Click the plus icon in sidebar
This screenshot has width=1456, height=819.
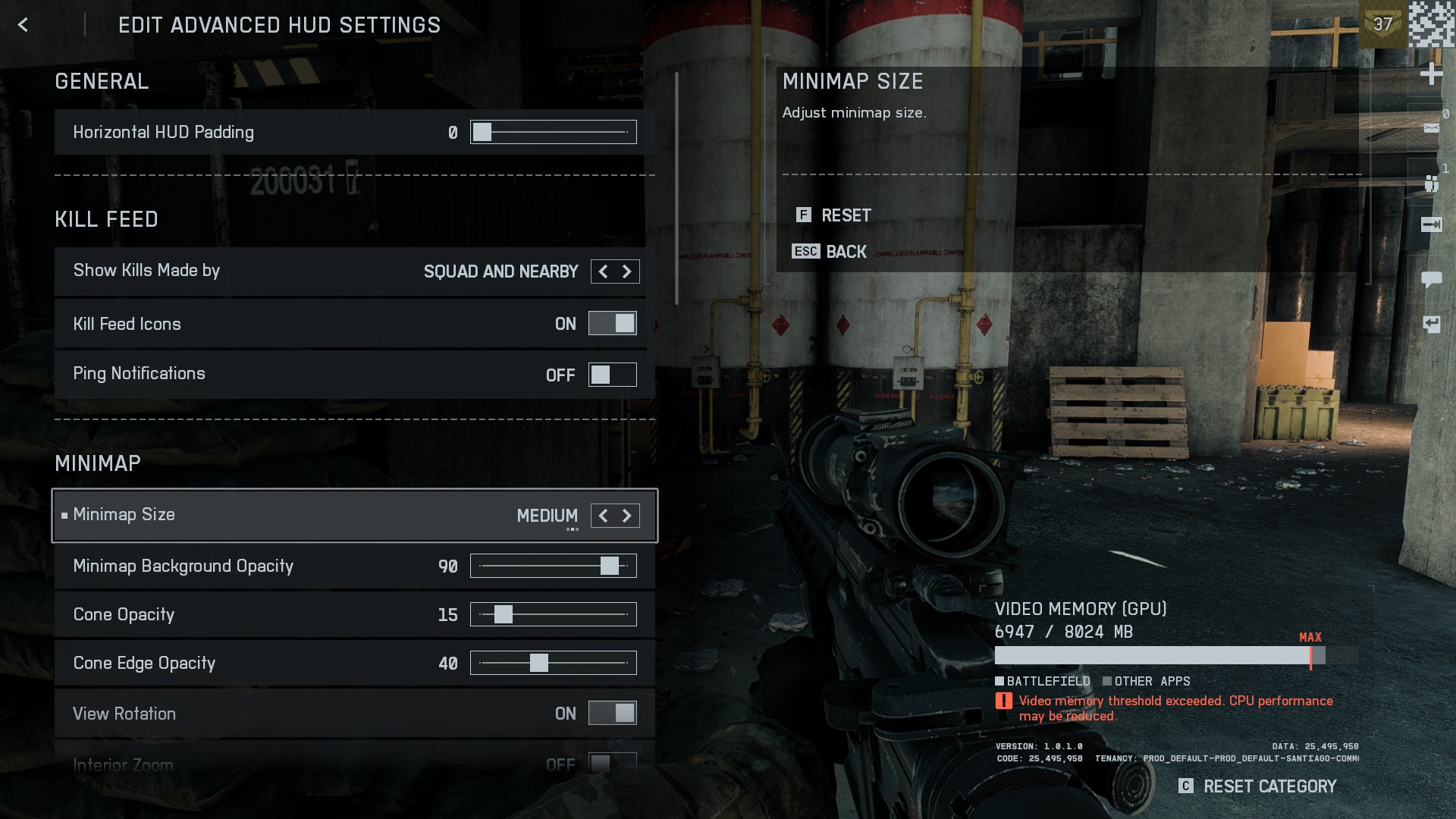point(1431,74)
